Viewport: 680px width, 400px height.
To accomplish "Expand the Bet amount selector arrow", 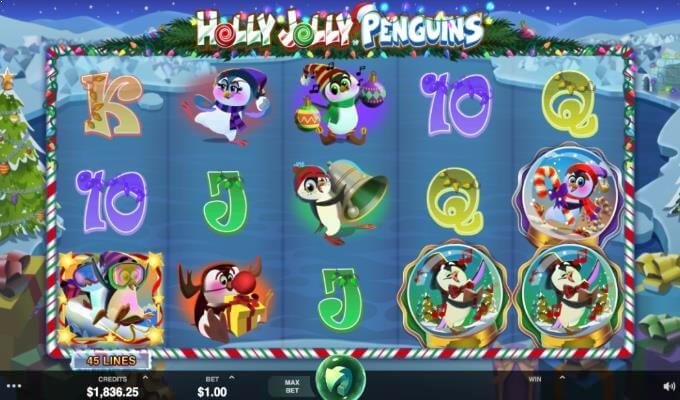I will [232, 378].
